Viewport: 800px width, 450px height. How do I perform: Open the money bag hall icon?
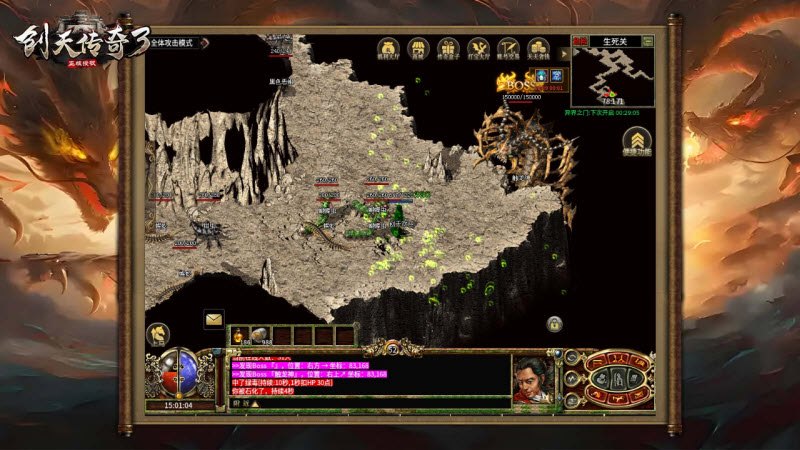(x=388, y=48)
